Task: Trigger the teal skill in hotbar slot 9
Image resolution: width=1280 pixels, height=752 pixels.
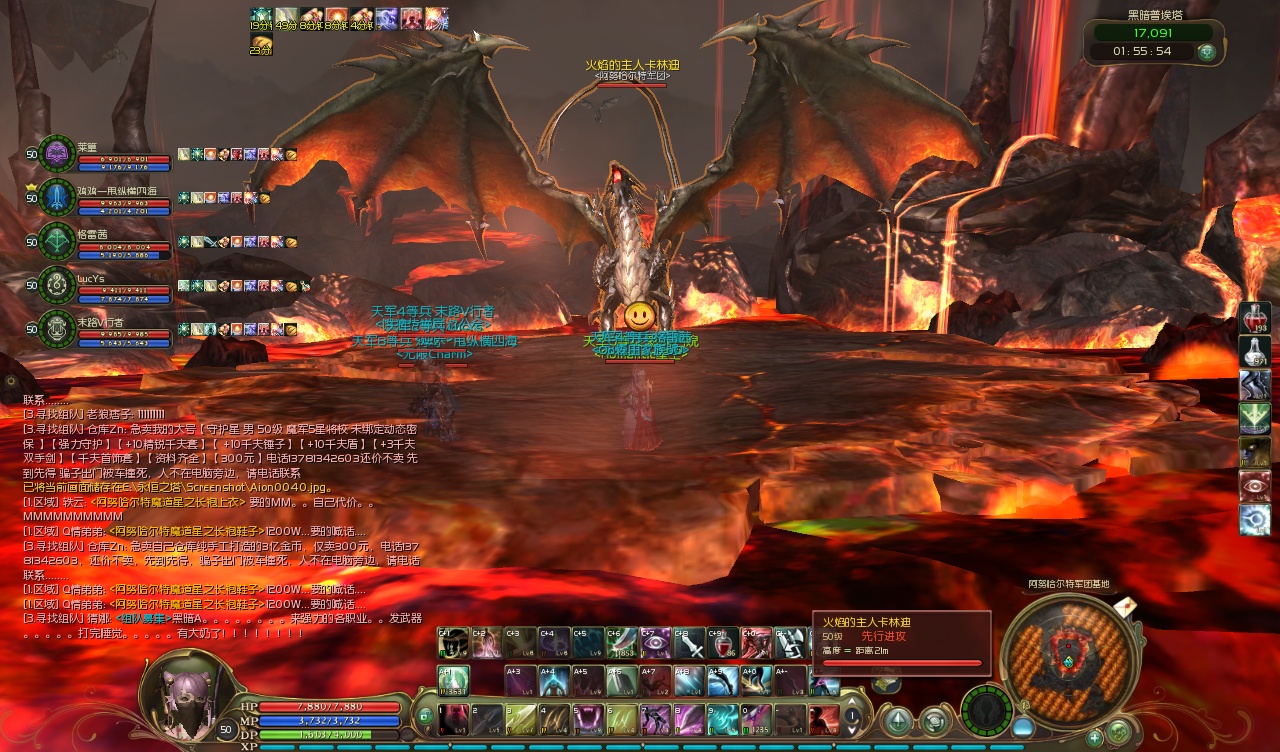Action: 723,719
